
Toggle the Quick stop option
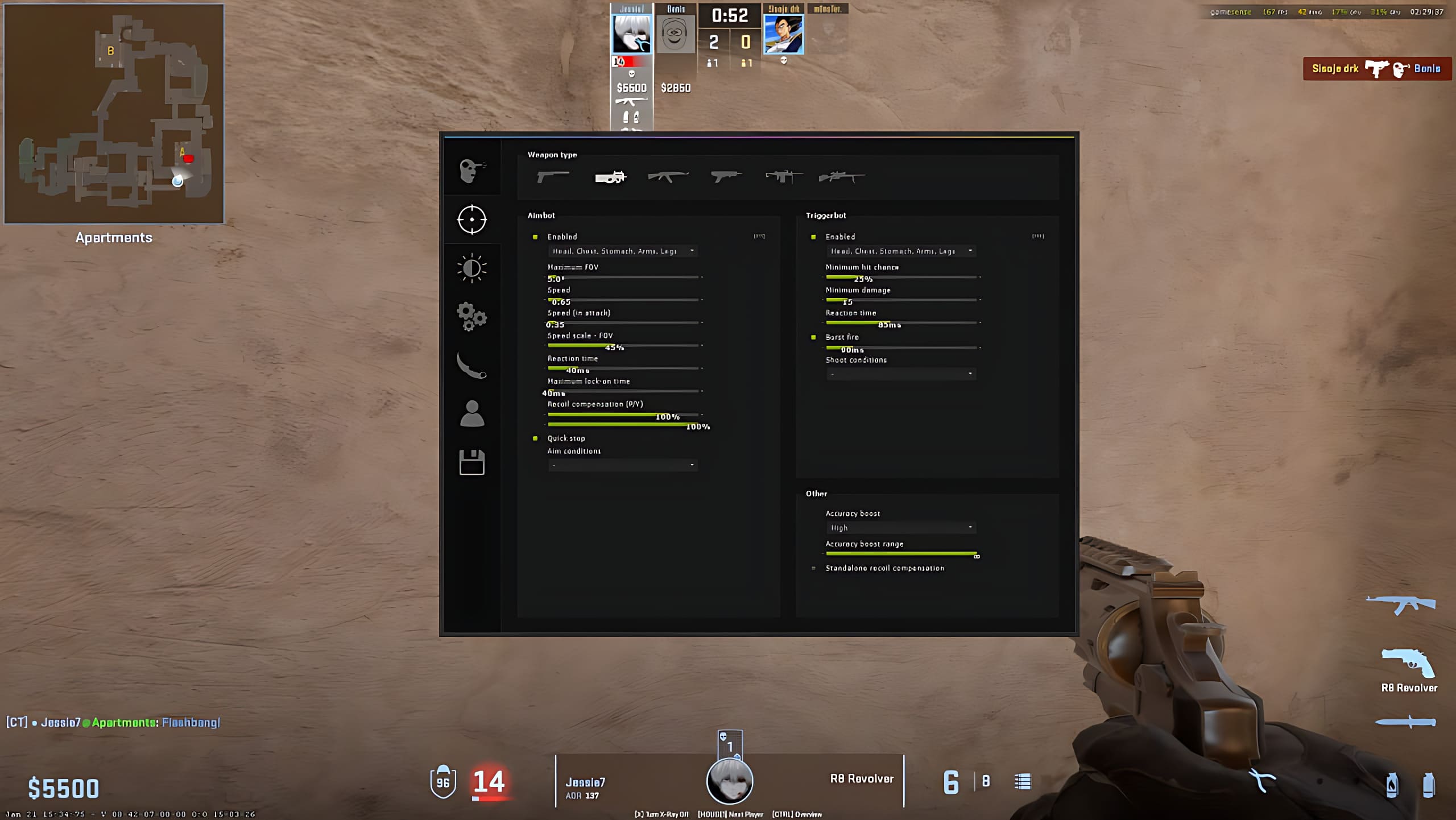(535, 438)
